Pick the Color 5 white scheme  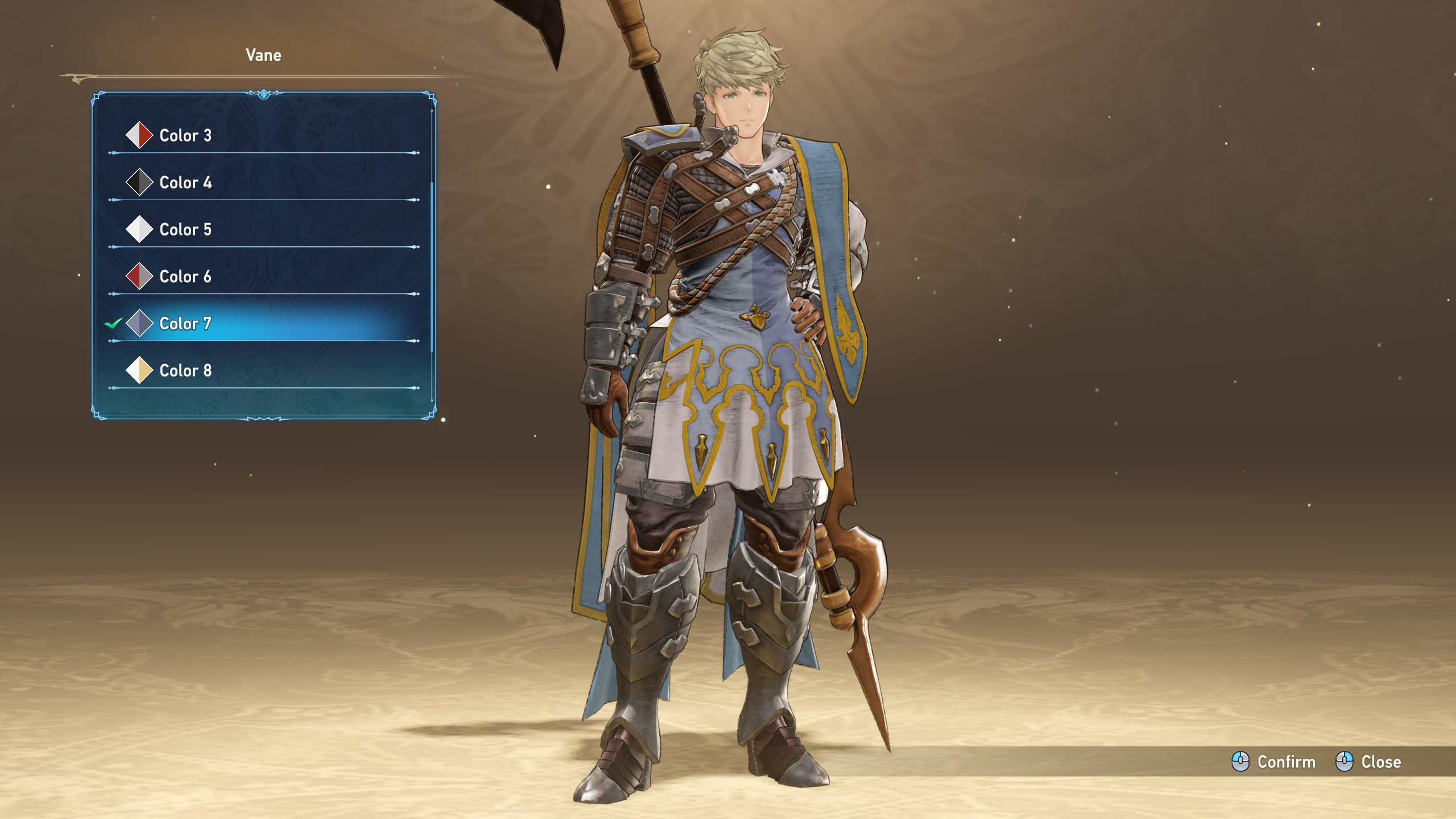pos(185,230)
